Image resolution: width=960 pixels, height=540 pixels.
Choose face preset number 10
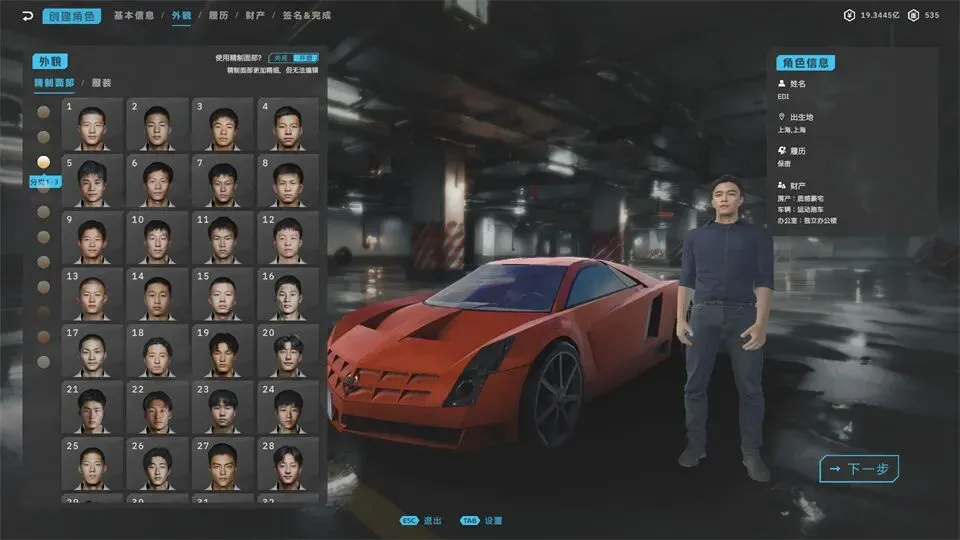tap(157, 237)
